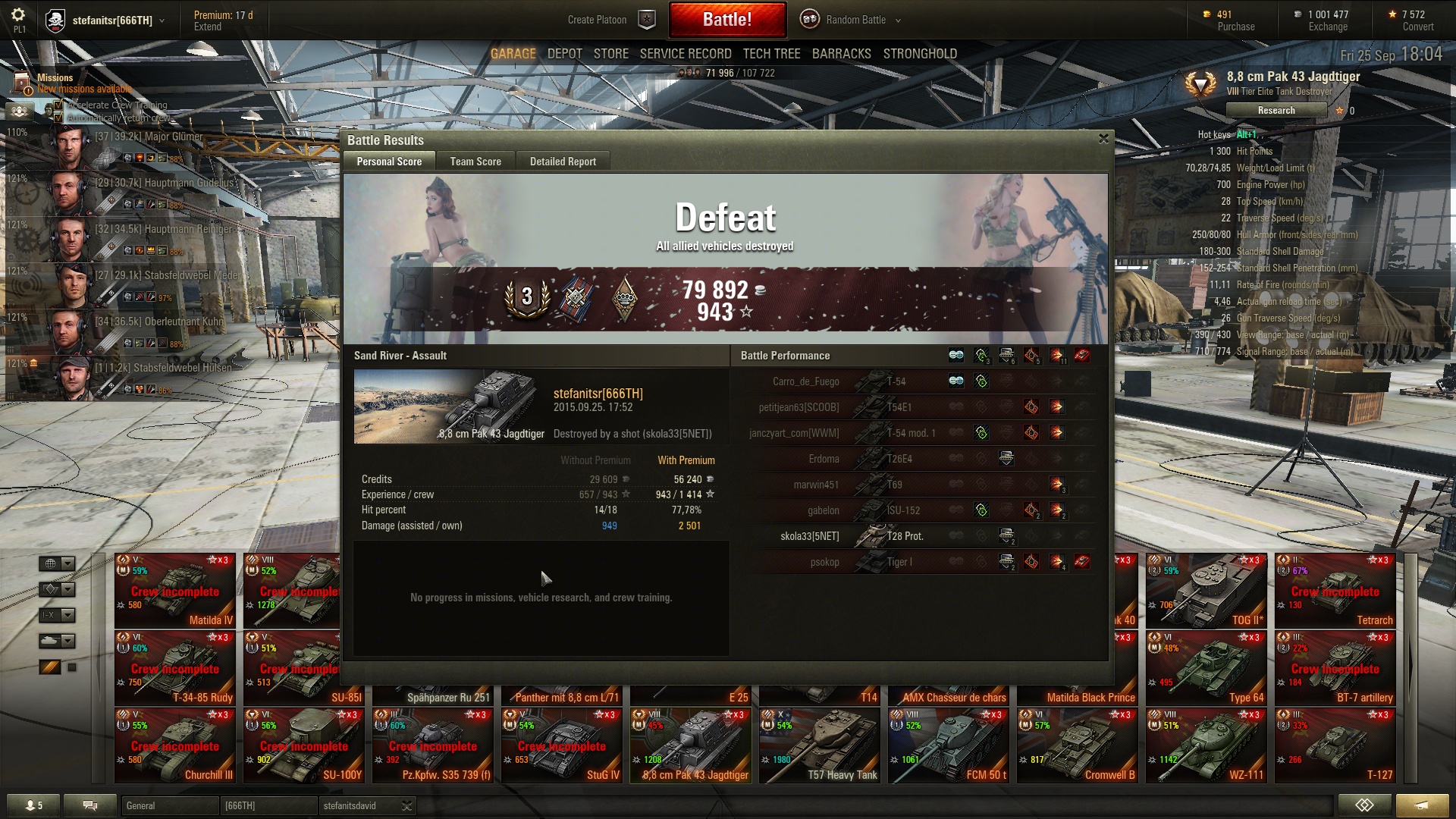
Task: Select the T57 Heavy Tank in the carousel
Action: click(820, 745)
